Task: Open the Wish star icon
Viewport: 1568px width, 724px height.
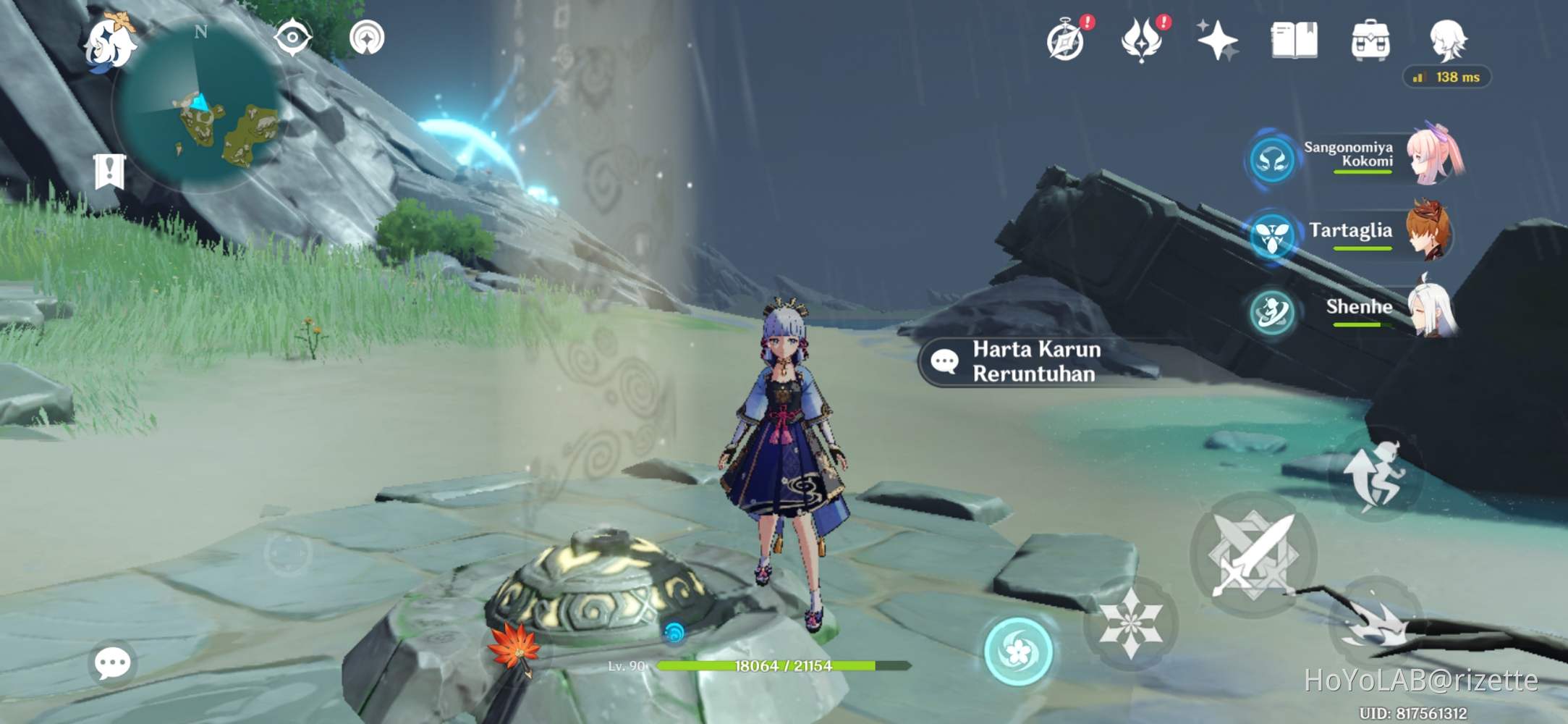Action: click(1219, 41)
